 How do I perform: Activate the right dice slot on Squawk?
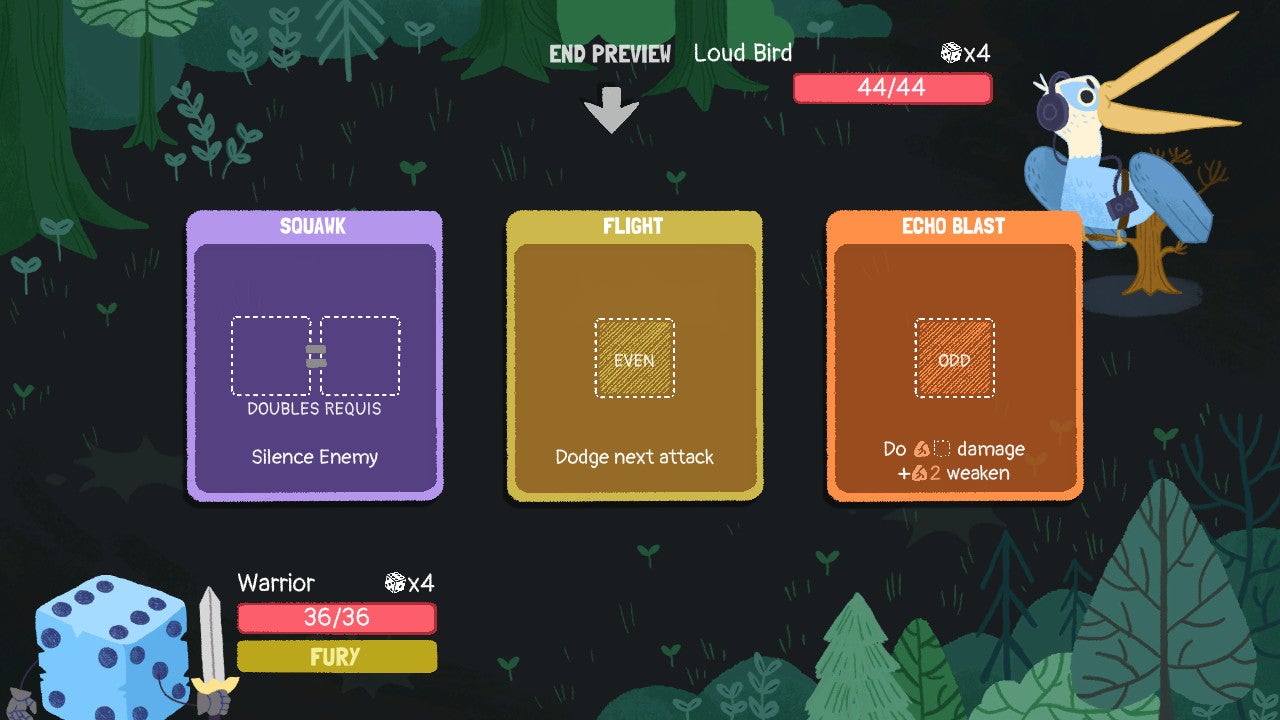[358, 355]
